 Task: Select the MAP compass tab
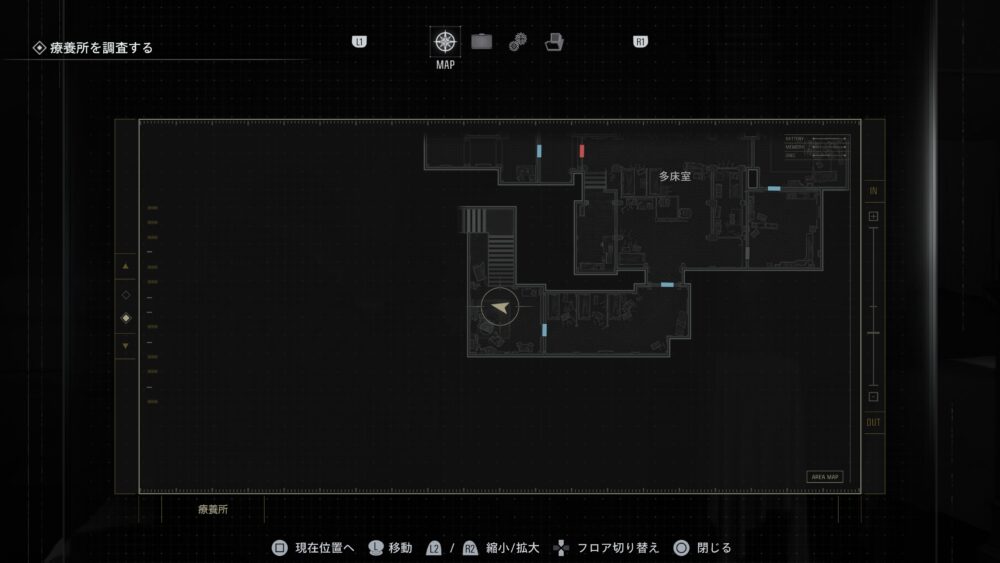pos(445,42)
